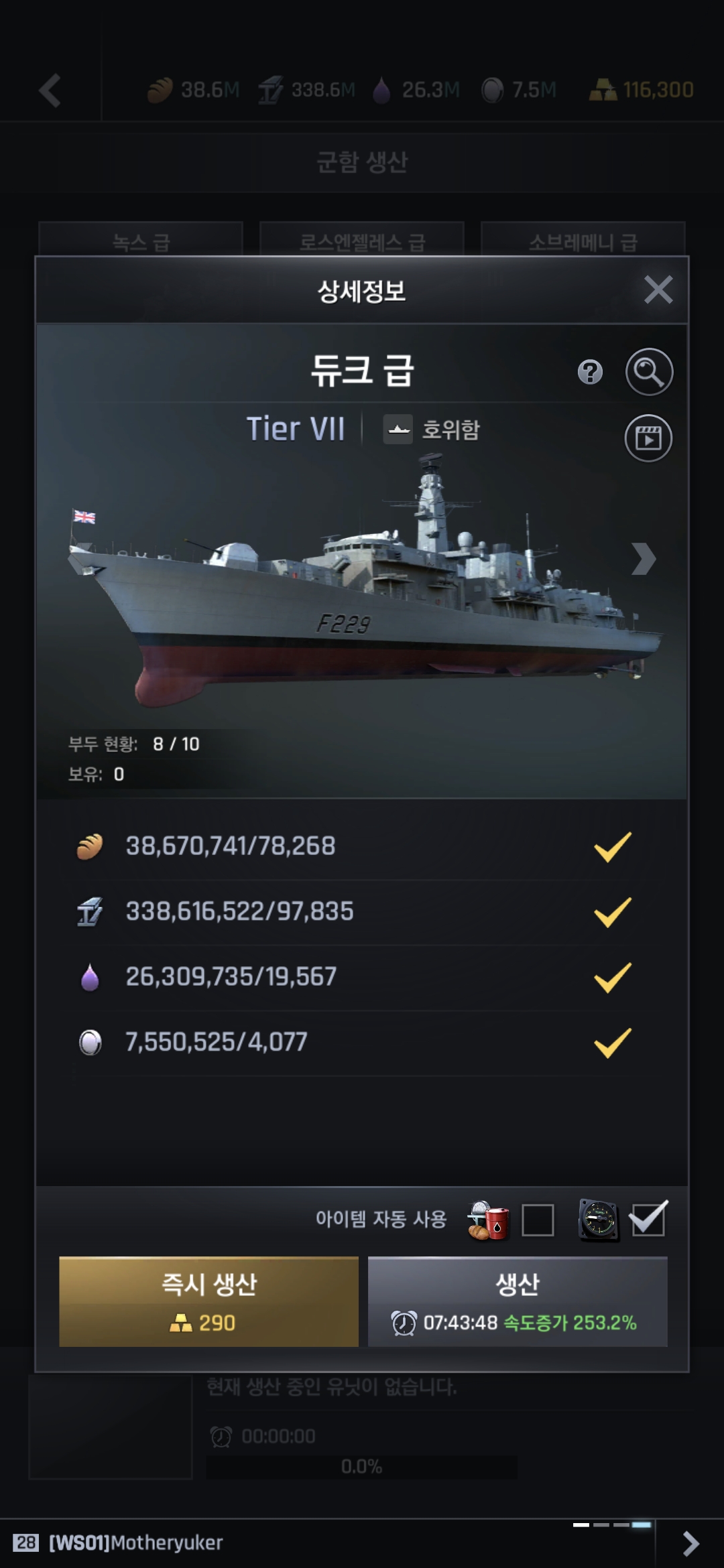The height and width of the screenshot is (1568, 724).
Task: Inspect ship with the magnifying glass button
Action: [x=649, y=372]
